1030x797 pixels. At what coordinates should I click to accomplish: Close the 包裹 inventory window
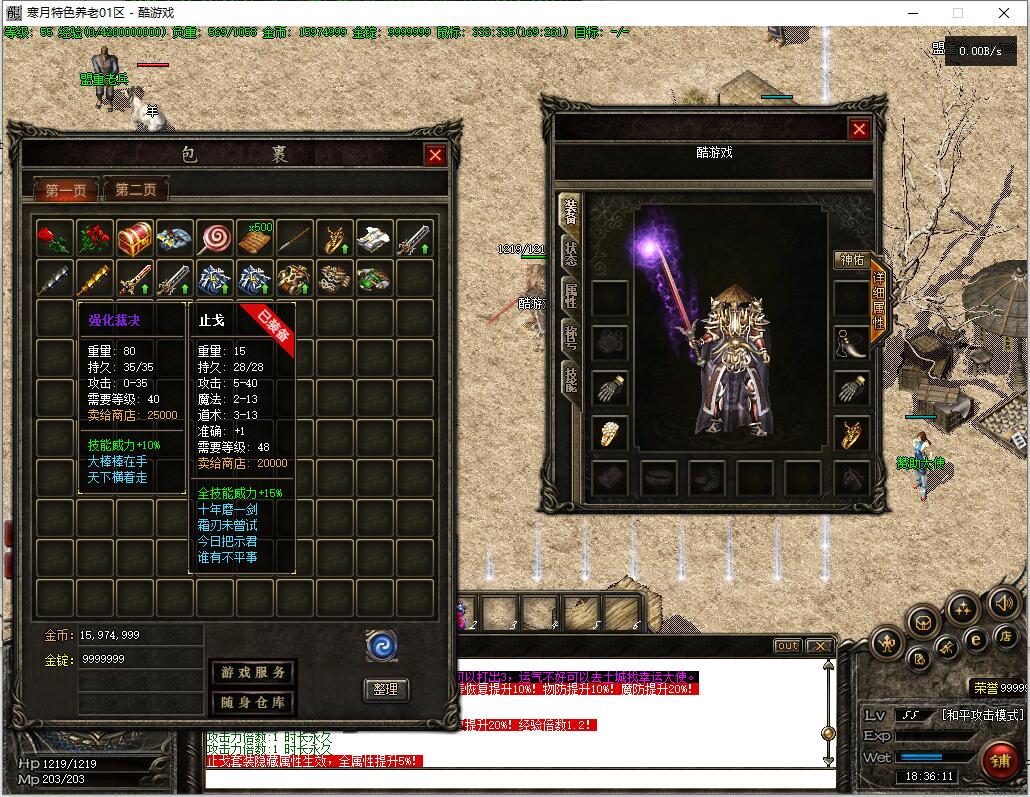point(435,155)
